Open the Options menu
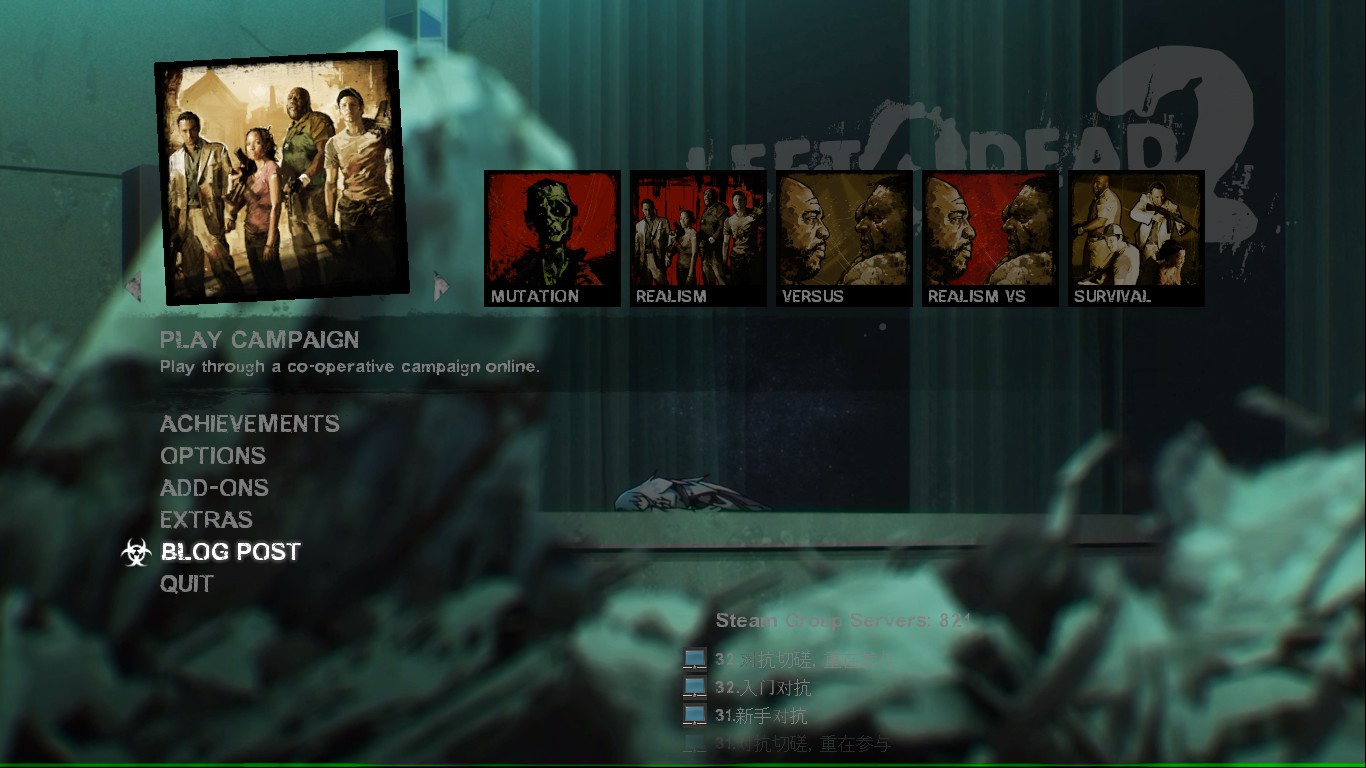The image size is (1366, 768). coord(212,456)
